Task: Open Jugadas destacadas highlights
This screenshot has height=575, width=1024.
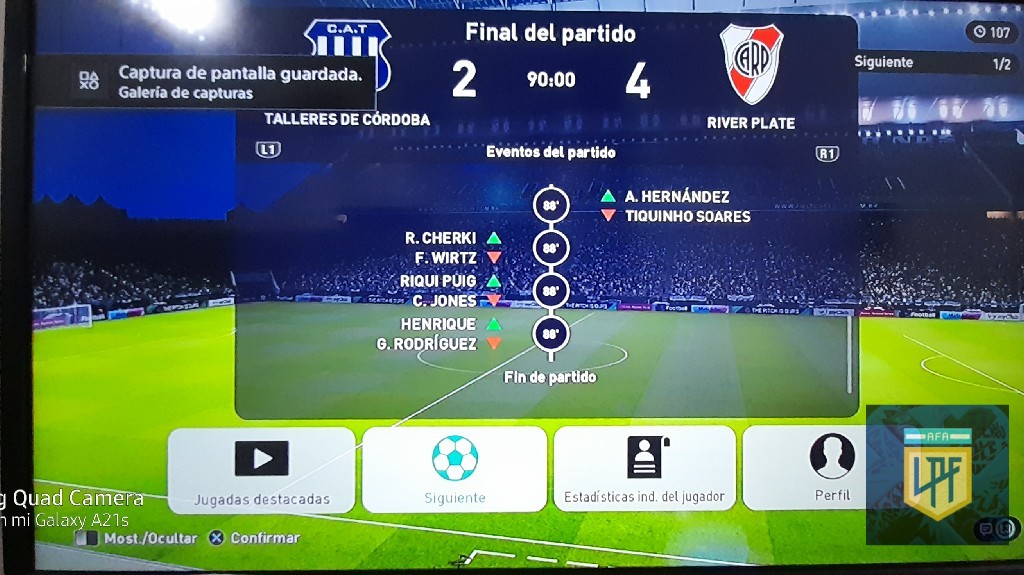Action: coord(261,469)
